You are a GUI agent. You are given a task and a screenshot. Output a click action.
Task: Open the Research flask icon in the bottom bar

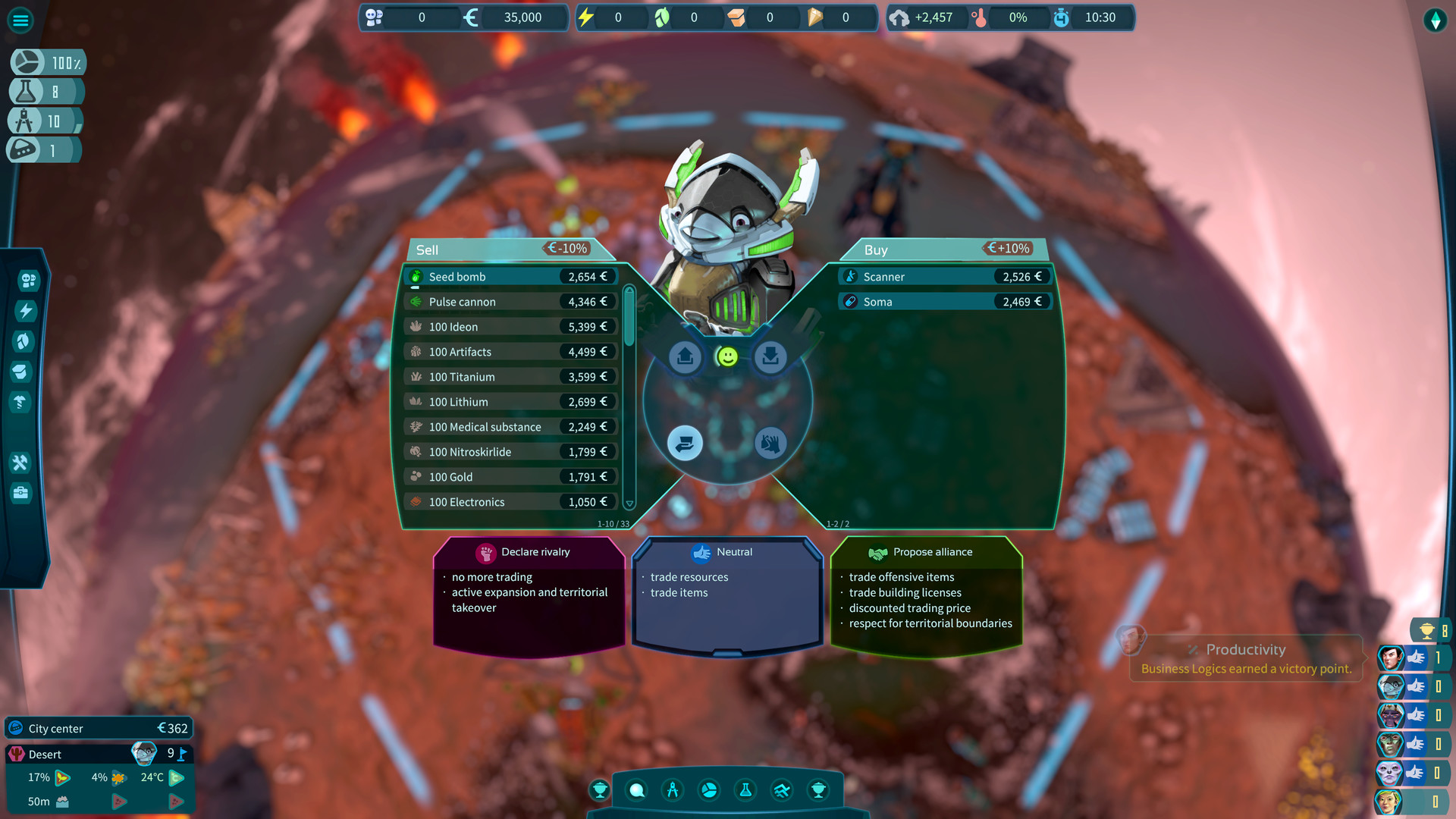click(745, 790)
